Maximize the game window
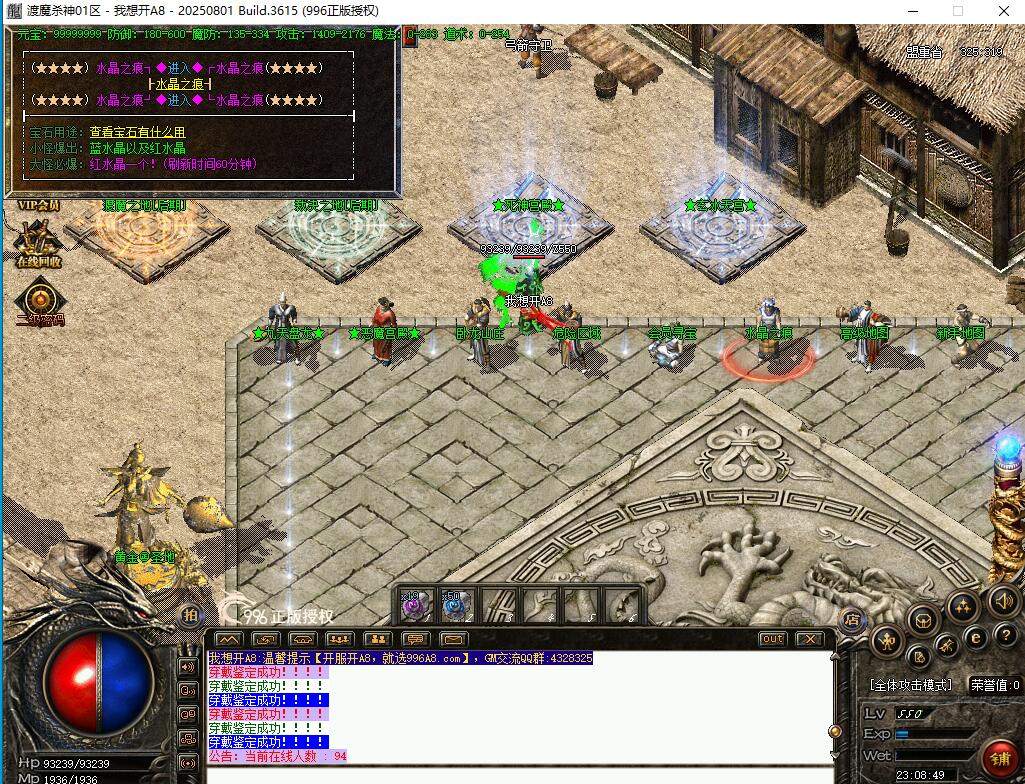 pyautogui.click(x=957, y=11)
